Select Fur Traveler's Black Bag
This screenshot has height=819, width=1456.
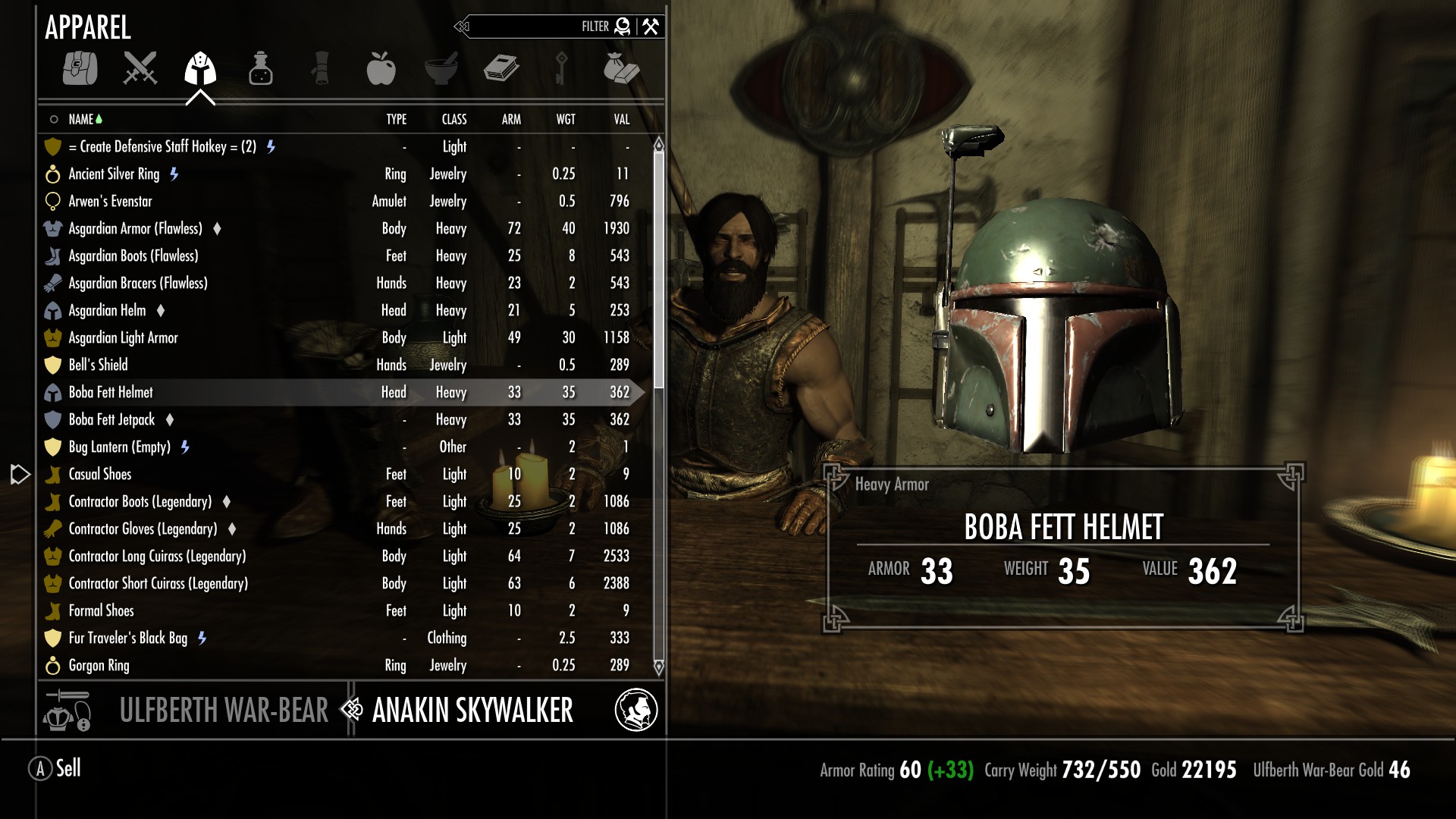point(127,638)
